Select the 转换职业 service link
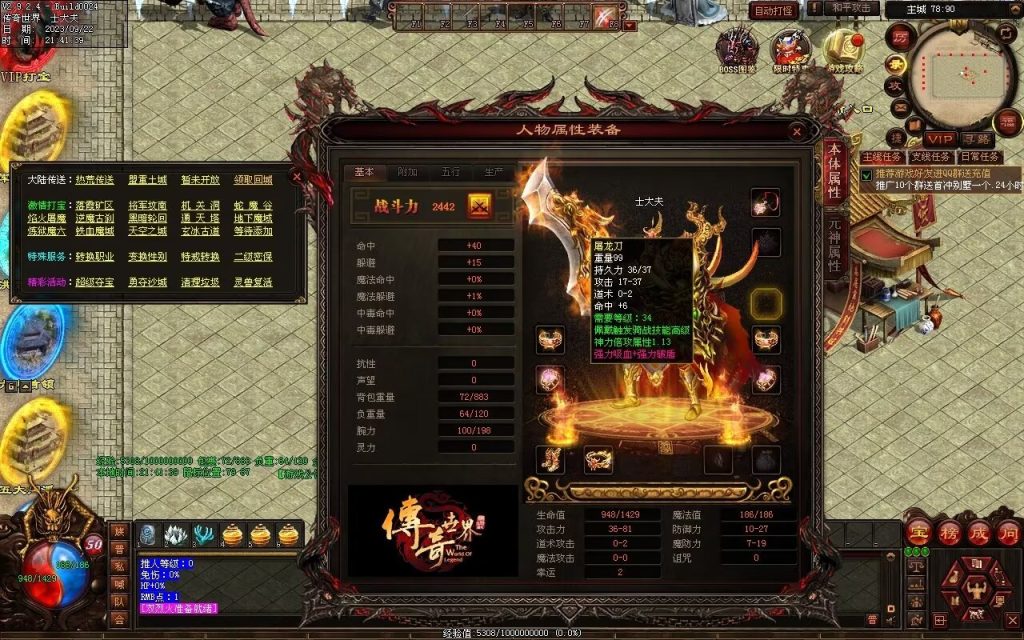The width and height of the screenshot is (1024, 640). 93,257
